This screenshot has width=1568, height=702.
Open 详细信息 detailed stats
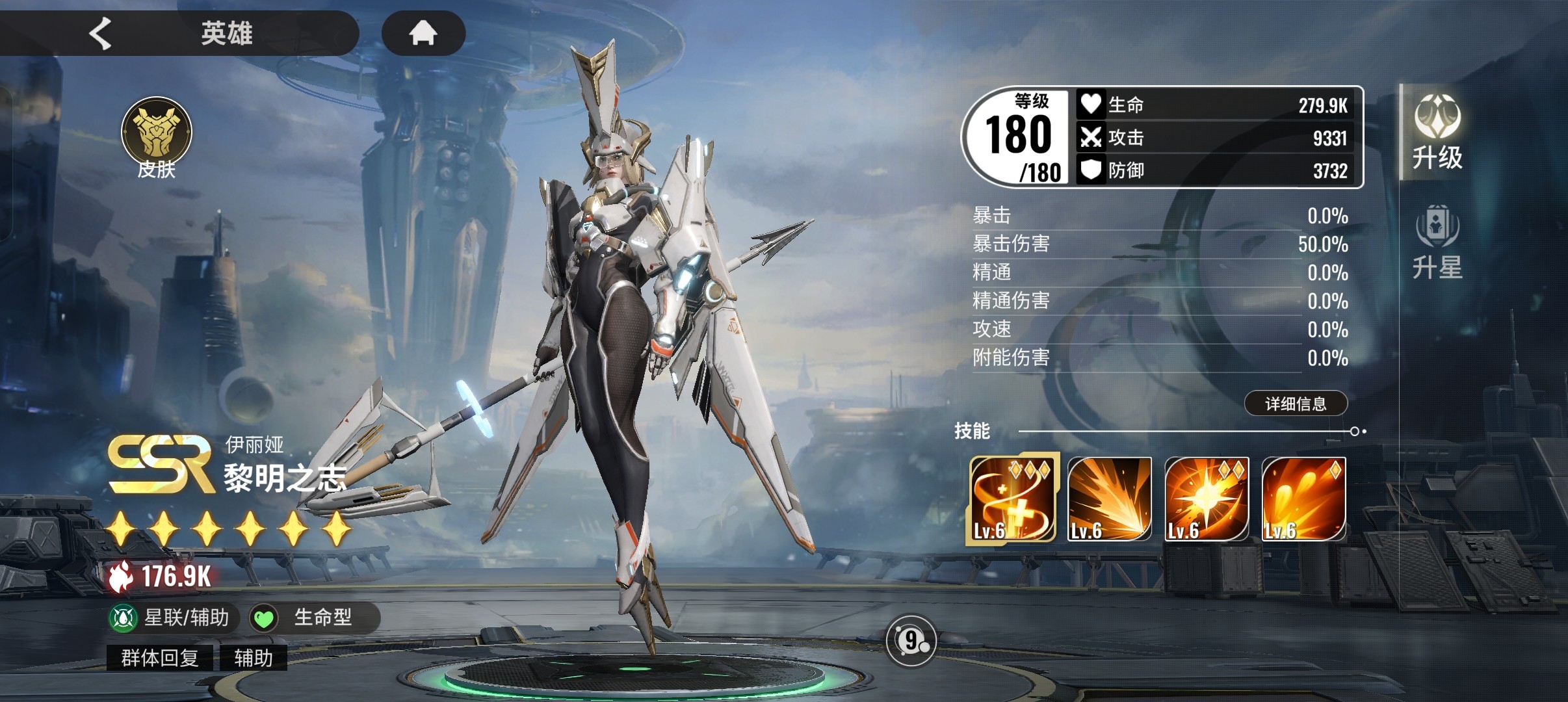click(x=1296, y=404)
